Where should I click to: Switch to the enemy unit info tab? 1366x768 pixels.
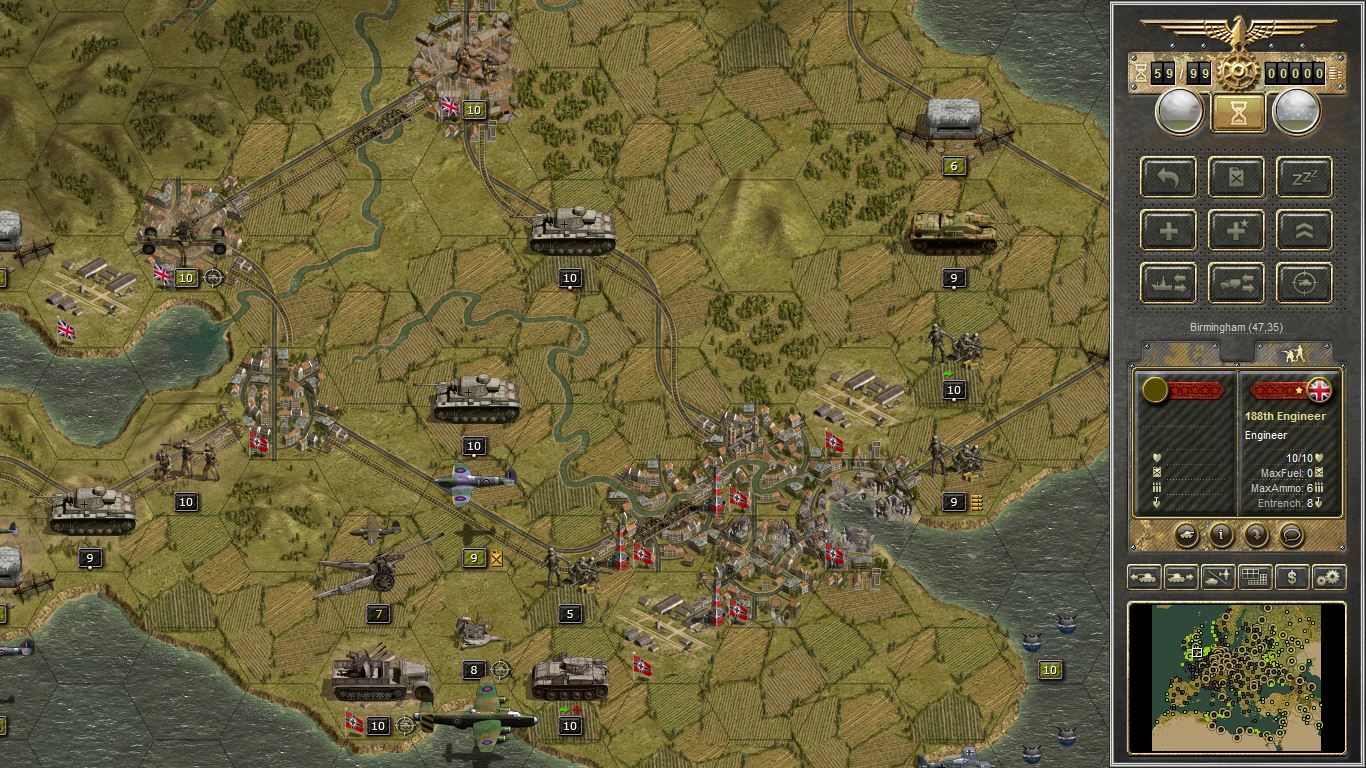(x=1296, y=352)
